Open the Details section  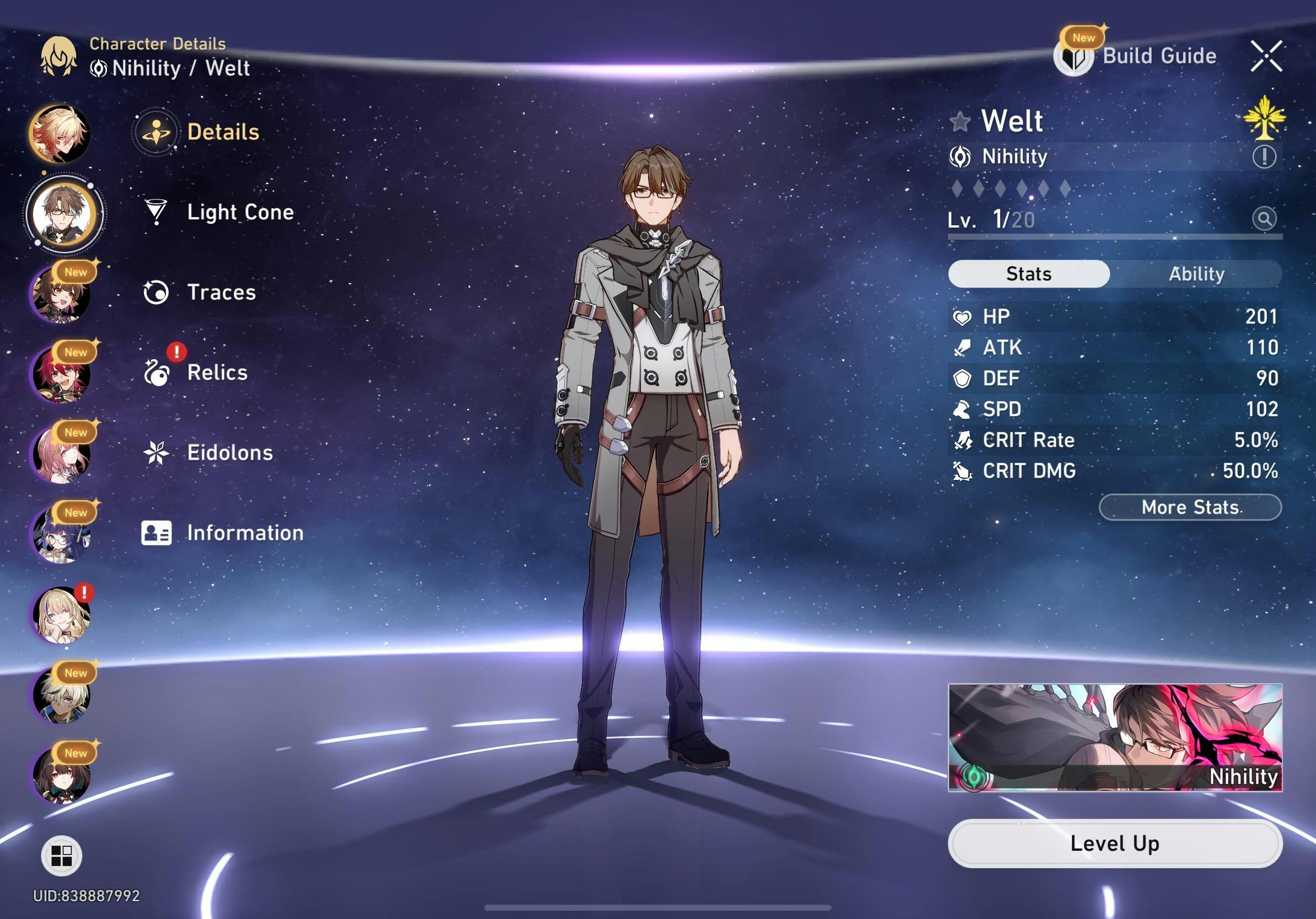pos(222,132)
